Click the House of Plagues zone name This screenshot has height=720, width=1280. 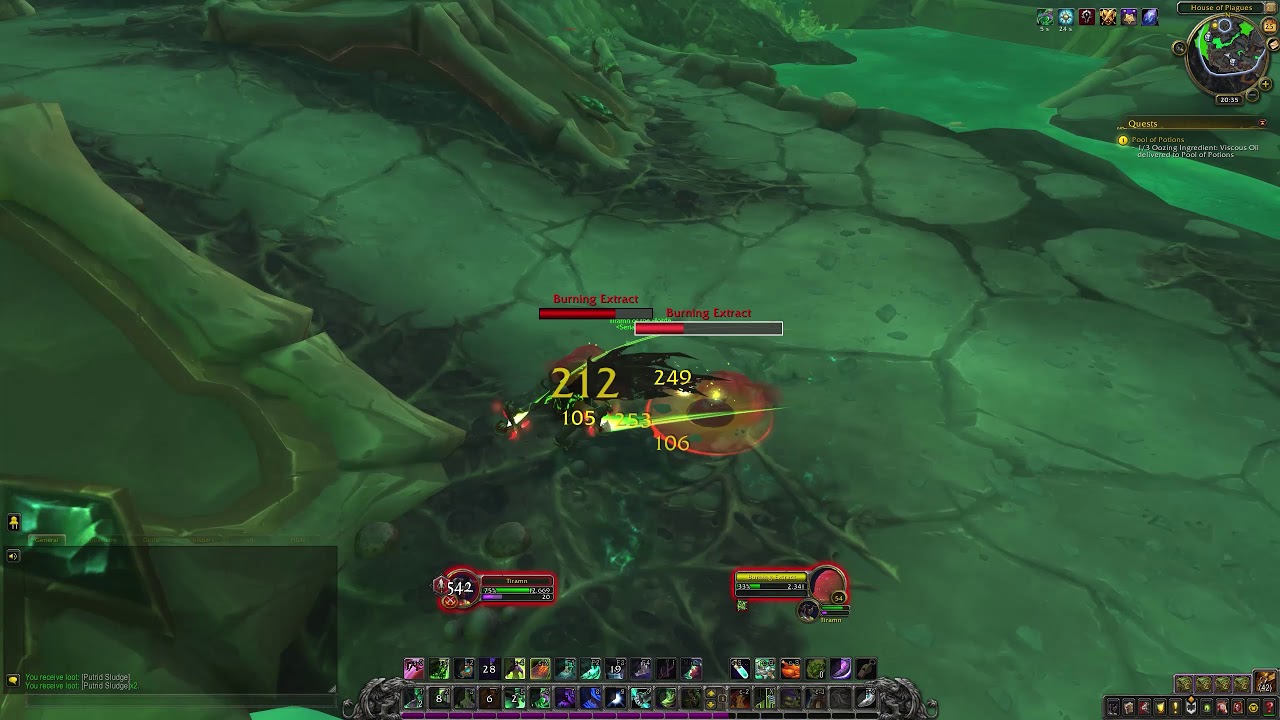[1221, 8]
